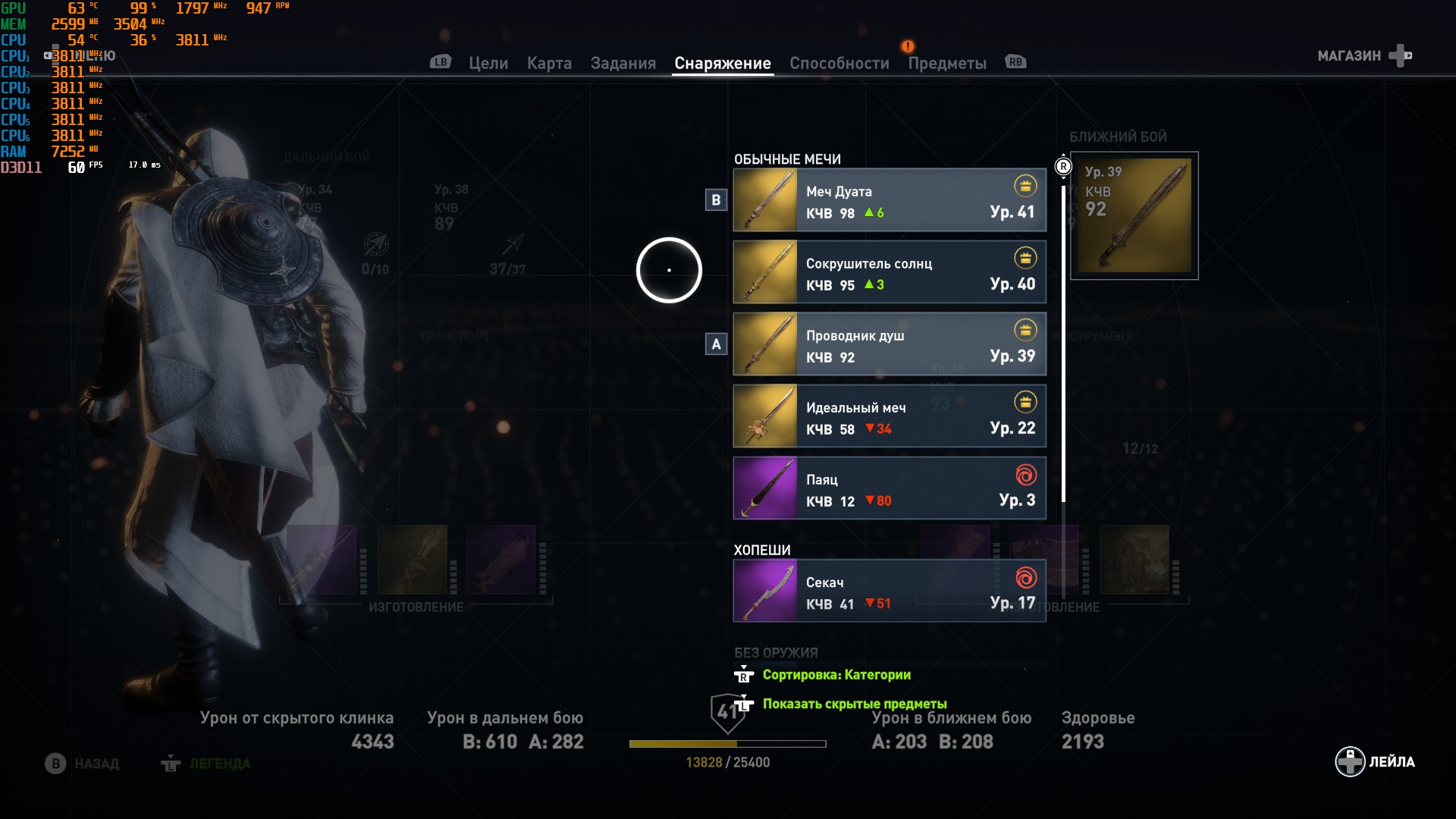Image resolution: width=1456 pixels, height=819 pixels.
Task: Go to the Задания tab
Action: (x=623, y=63)
